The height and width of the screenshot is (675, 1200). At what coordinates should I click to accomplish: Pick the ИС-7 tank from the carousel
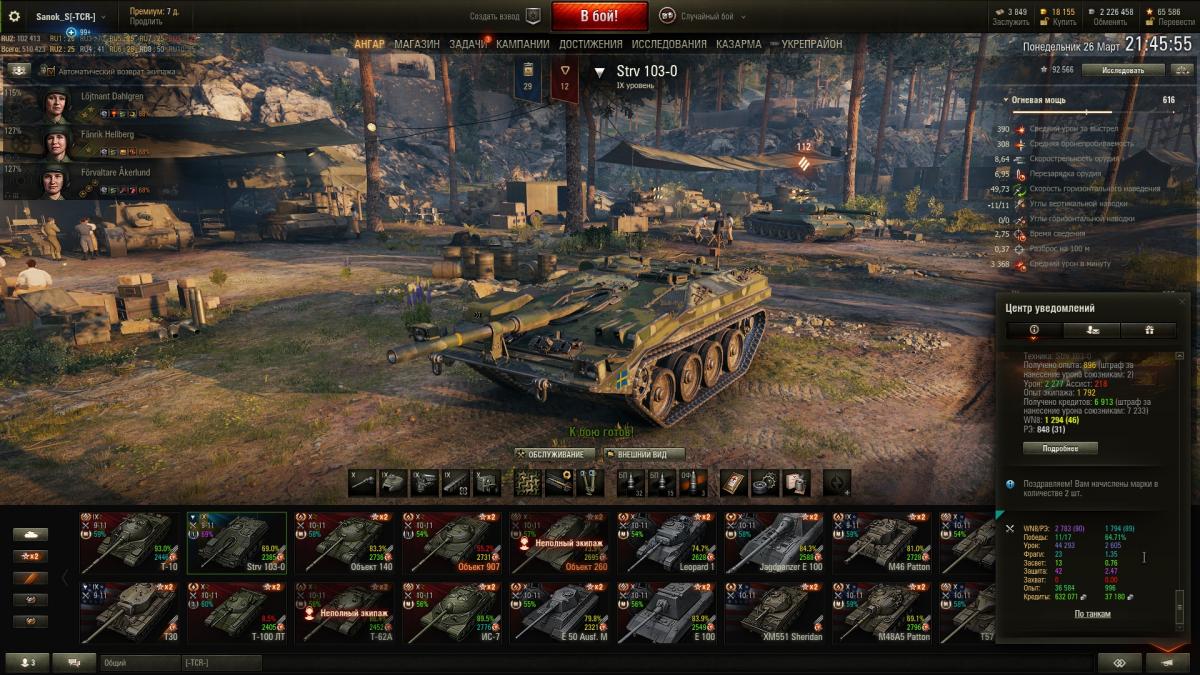449,613
